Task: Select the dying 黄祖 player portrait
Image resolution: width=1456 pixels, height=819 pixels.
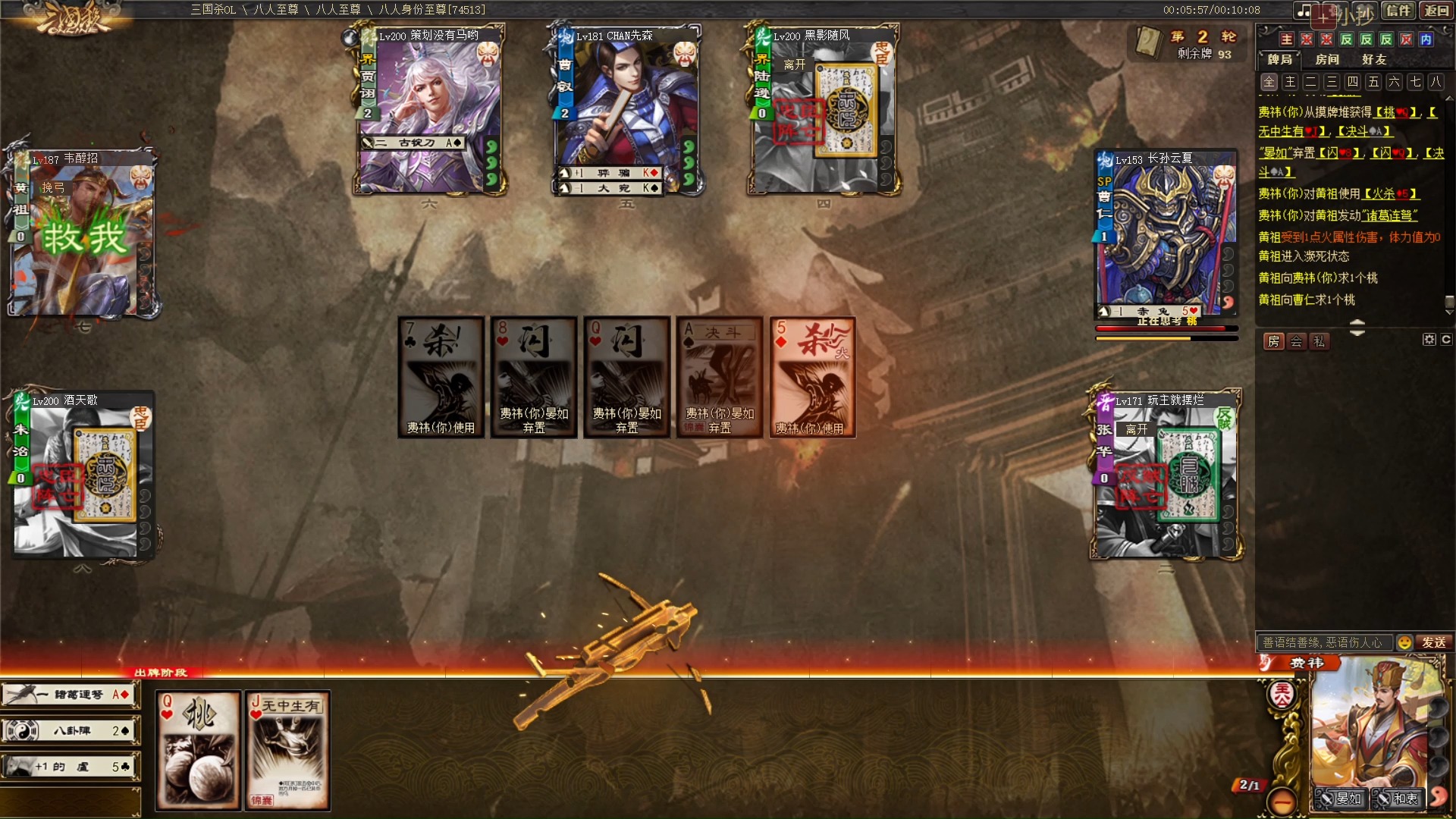Action: coord(82,235)
